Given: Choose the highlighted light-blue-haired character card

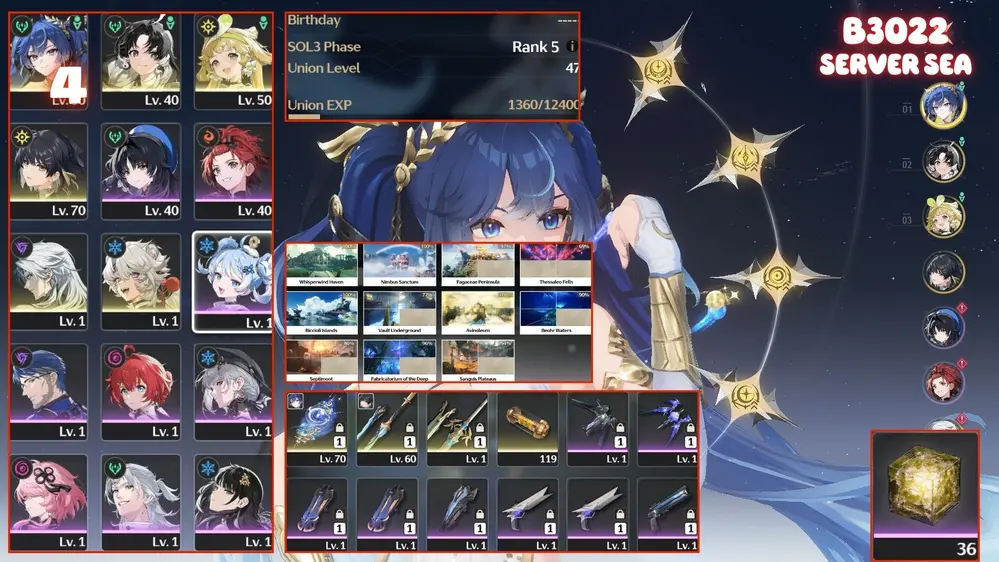Looking at the screenshot, I should [232, 281].
